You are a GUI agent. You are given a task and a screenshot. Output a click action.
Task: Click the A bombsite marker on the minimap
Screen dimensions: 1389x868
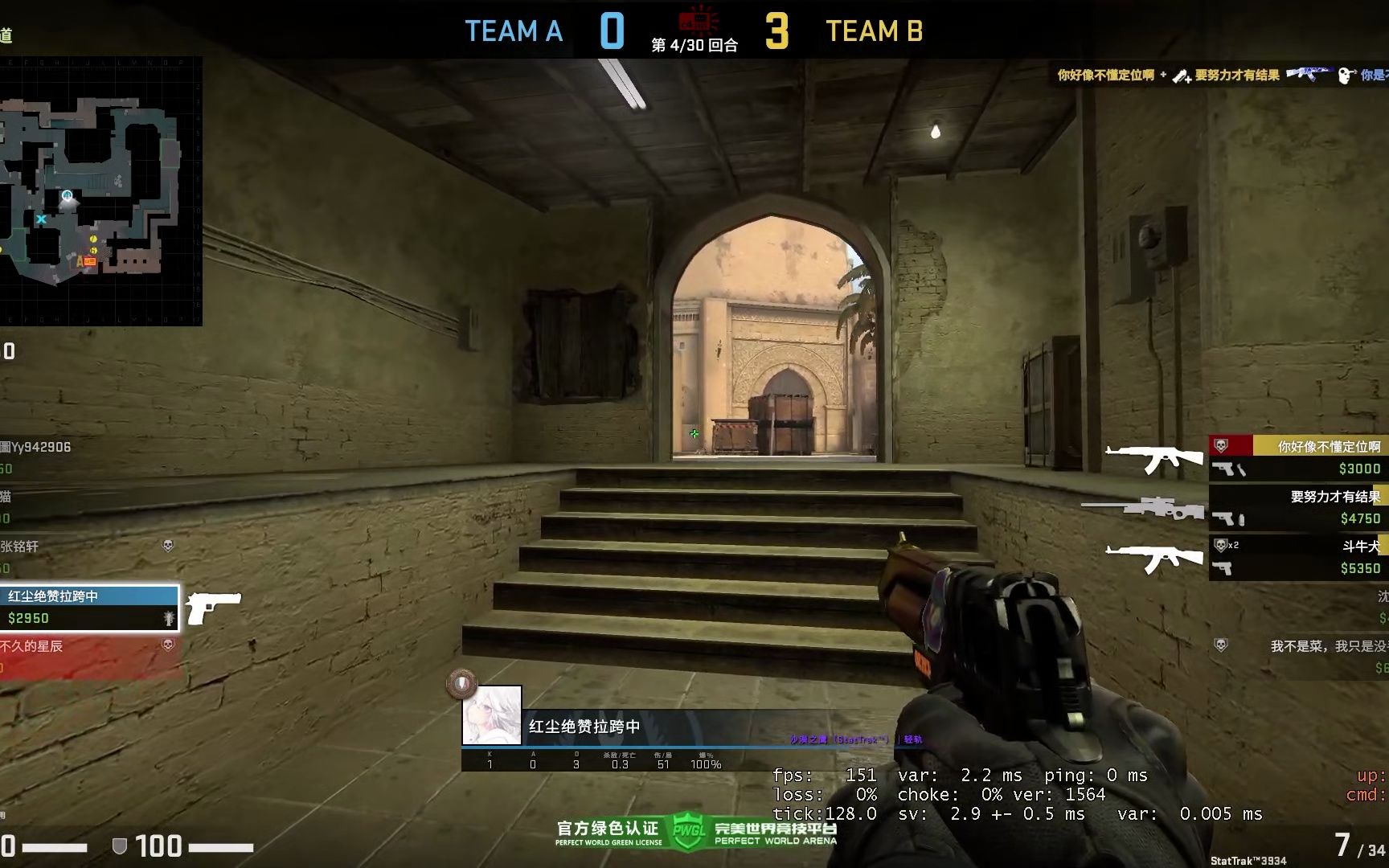point(79,263)
